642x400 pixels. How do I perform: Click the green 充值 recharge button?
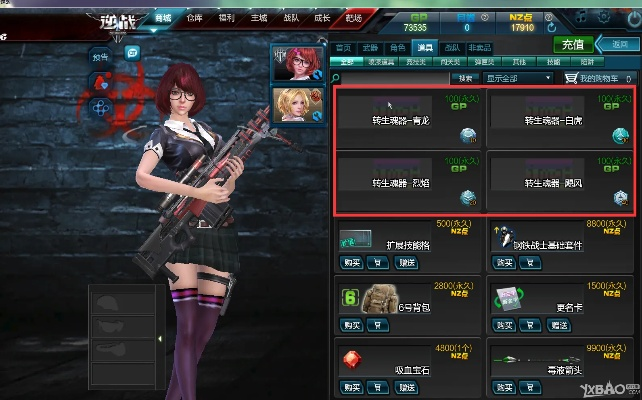pos(572,45)
